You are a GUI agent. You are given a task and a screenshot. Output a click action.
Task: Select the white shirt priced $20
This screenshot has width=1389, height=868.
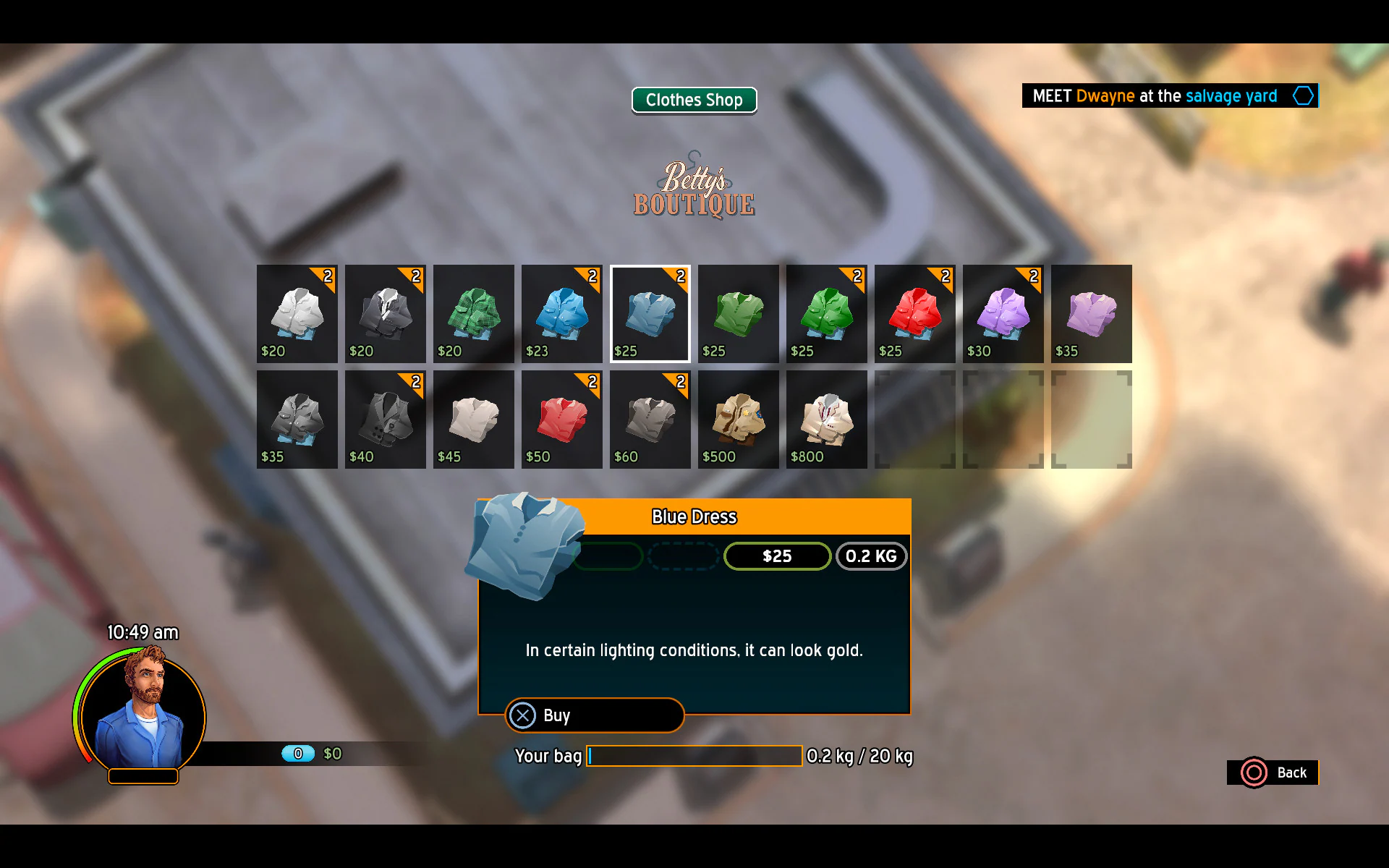click(x=297, y=313)
